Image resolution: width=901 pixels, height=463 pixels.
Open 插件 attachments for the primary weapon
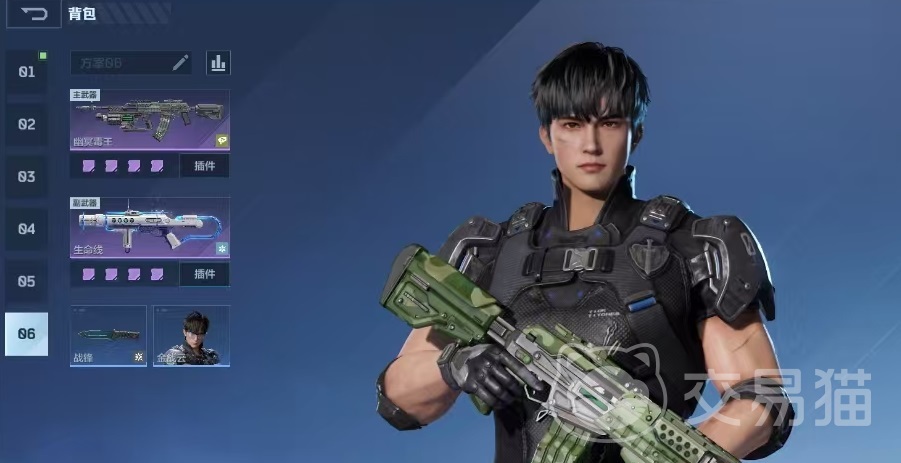[x=204, y=166]
